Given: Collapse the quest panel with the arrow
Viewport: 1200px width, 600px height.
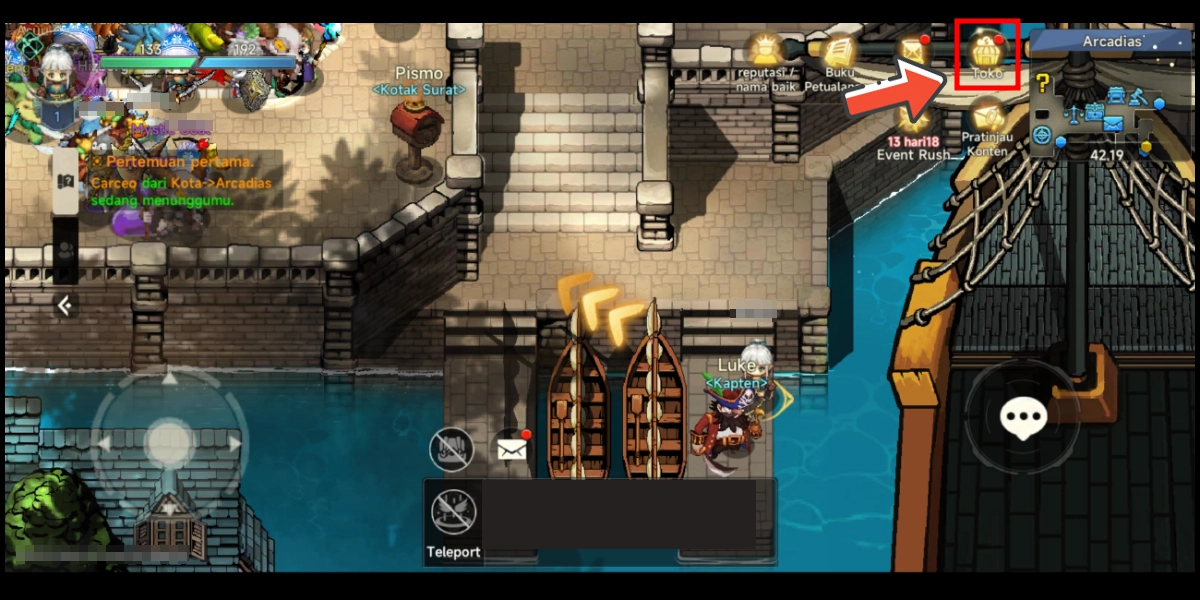Looking at the screenshot, I should point(65,305).
